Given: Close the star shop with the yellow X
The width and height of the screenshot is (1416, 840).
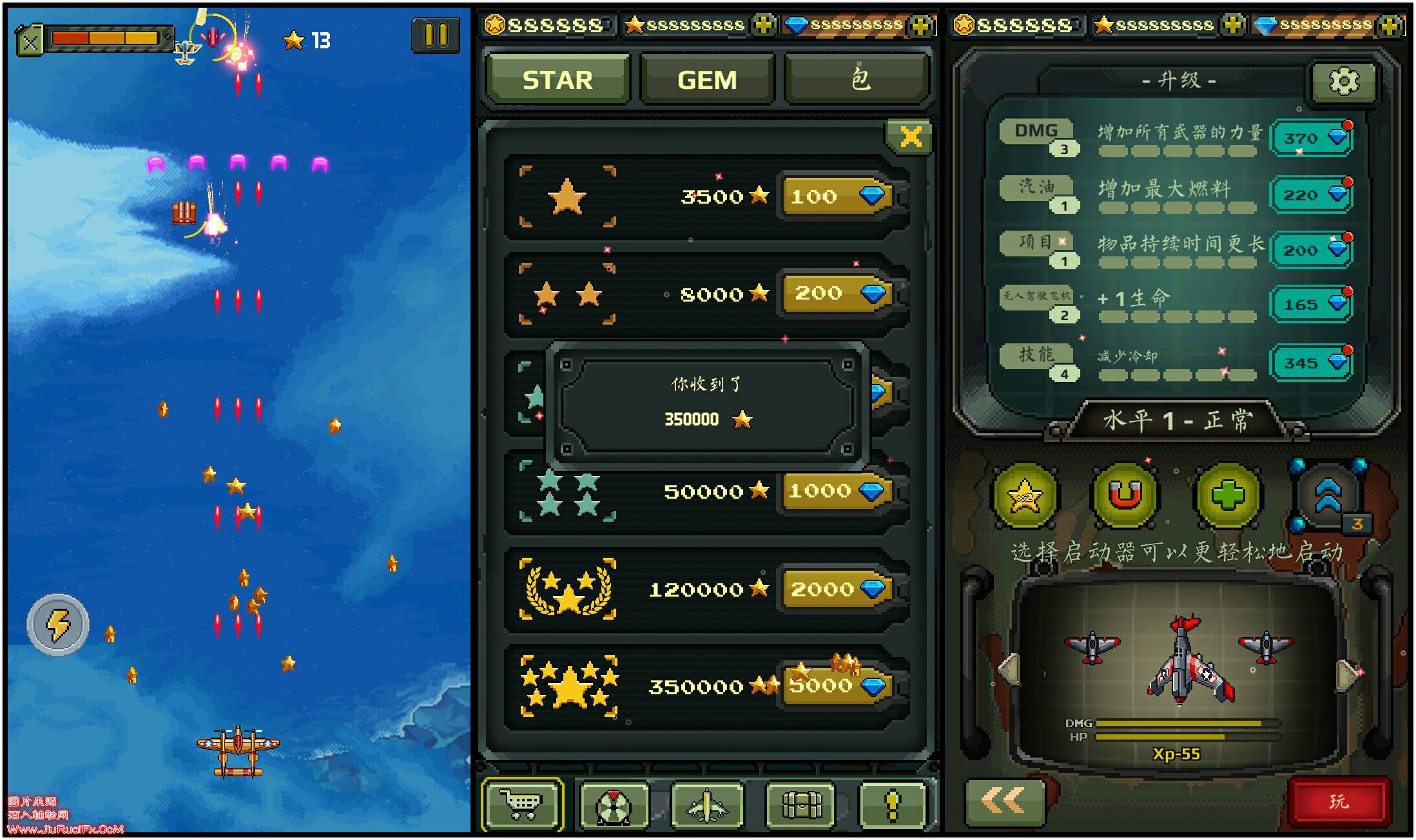Looking at the screenshot, I should click(x=910, y=137).
